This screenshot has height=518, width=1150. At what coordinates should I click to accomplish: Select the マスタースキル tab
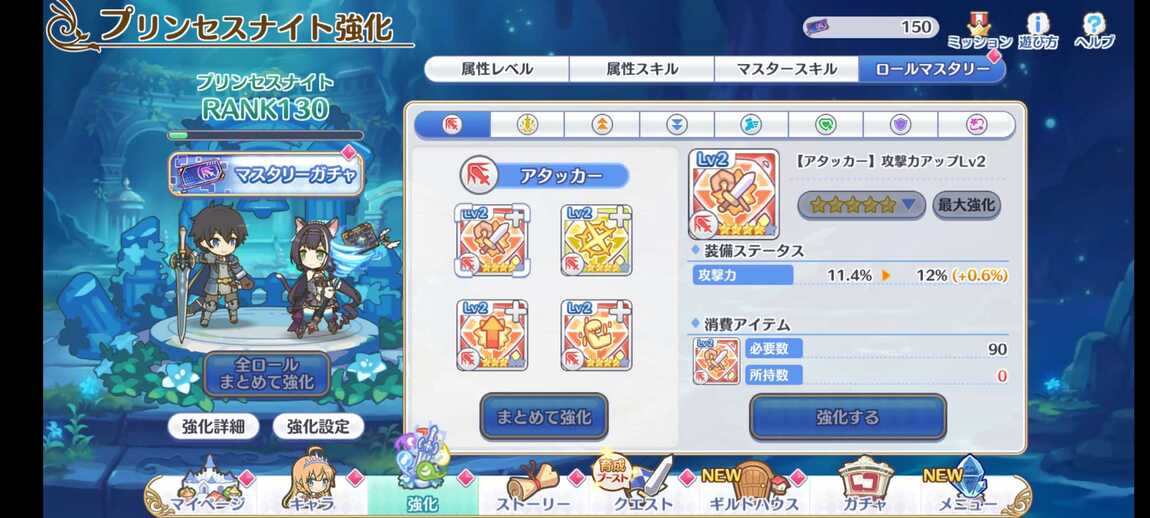point(786,69)
